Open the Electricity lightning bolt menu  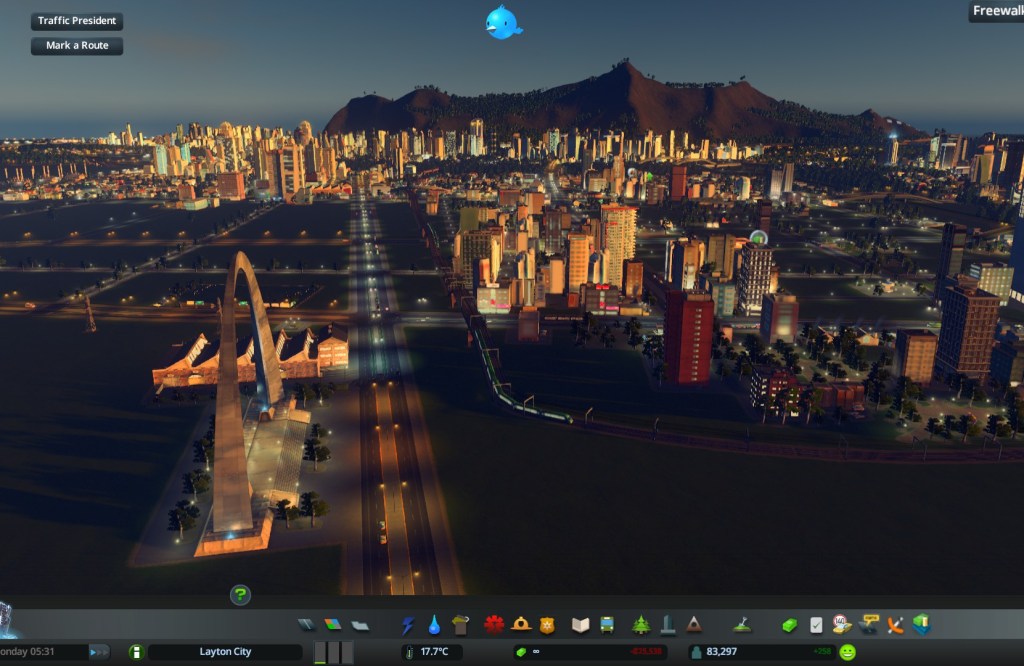[x=408, y=625]
